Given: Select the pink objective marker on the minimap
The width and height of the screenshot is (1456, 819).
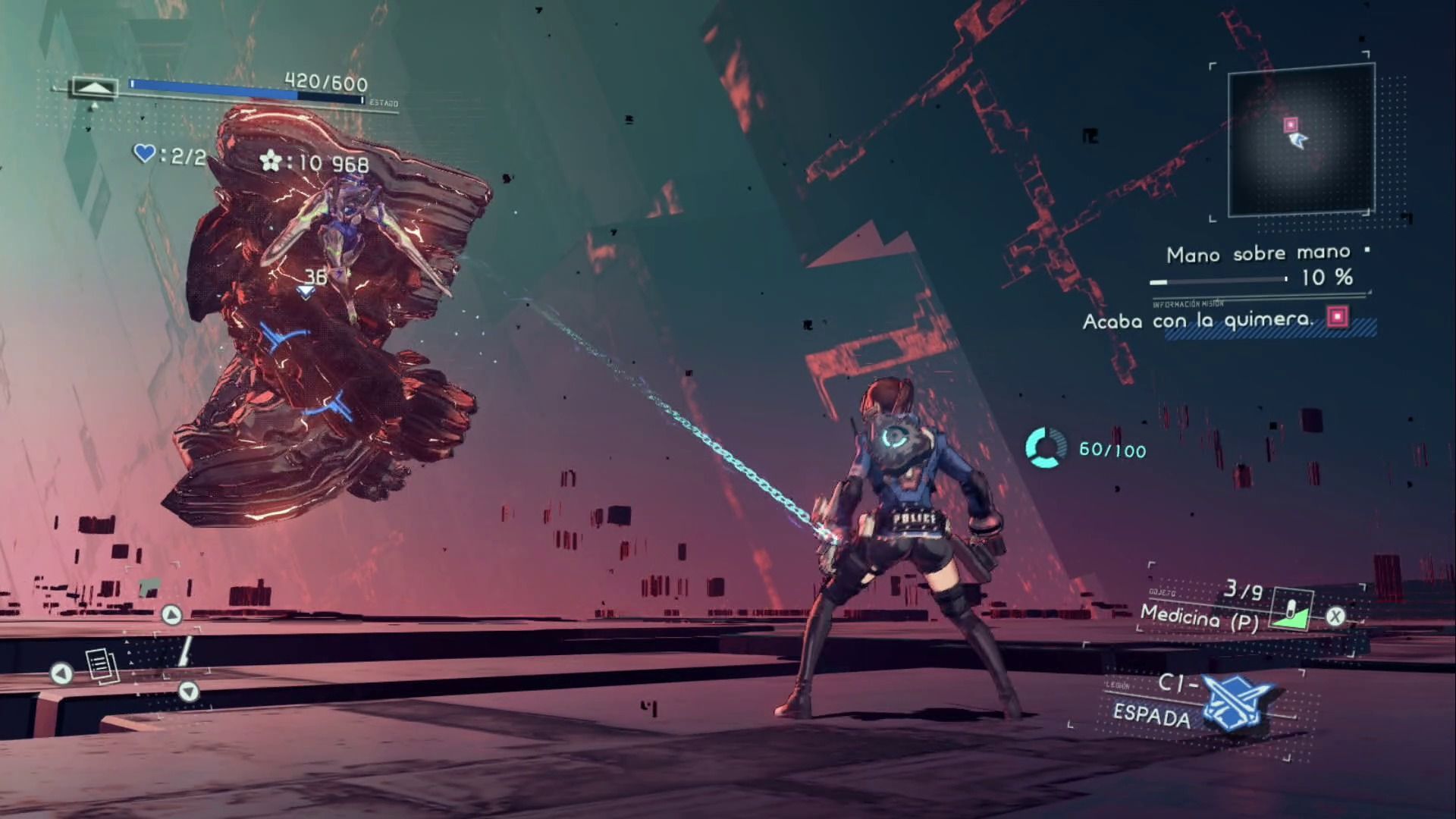Looking at the screenshot, I should [1291, 124].
